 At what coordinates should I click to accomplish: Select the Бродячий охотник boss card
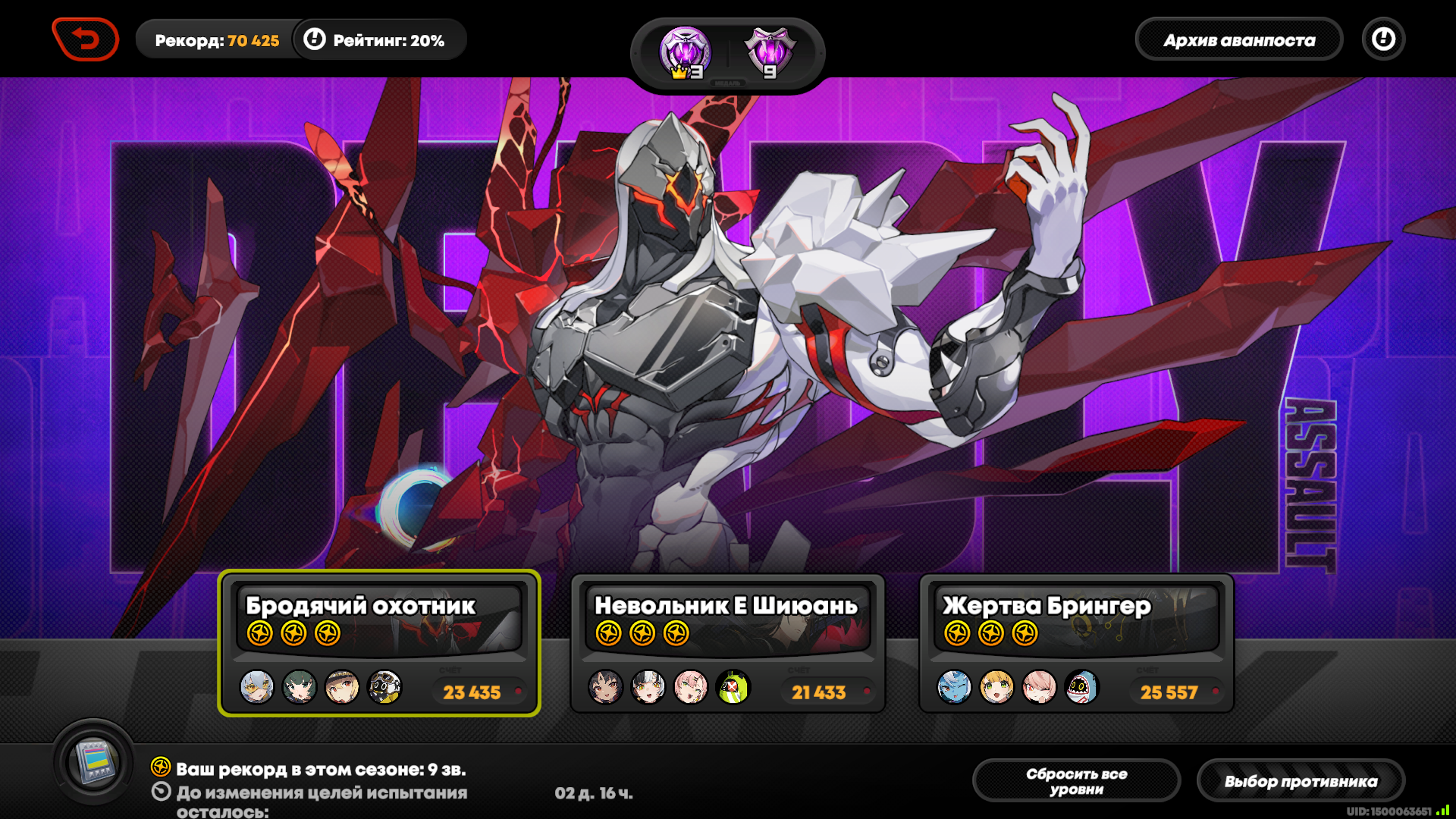[379, 643]
